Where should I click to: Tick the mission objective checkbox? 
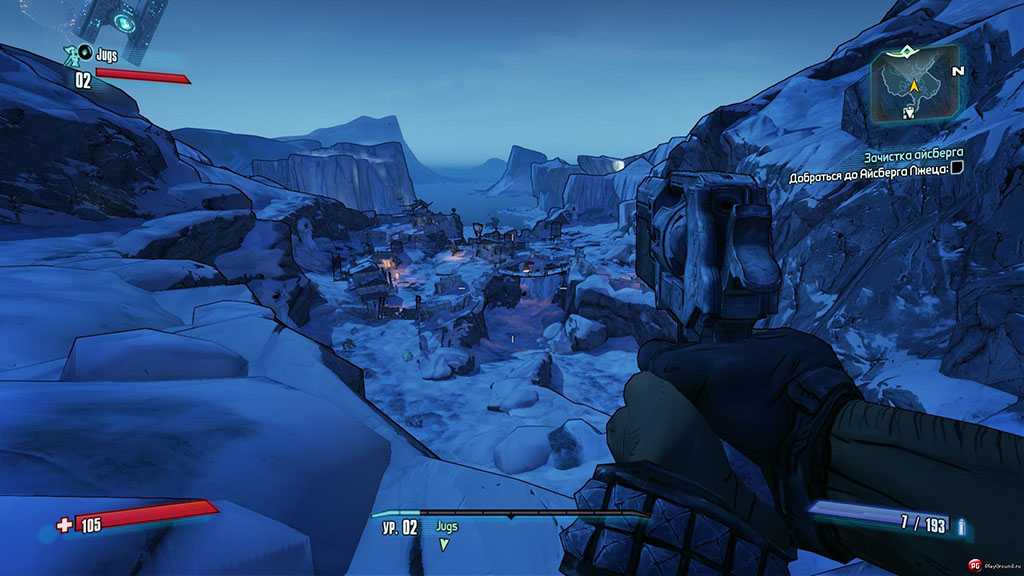957,178
